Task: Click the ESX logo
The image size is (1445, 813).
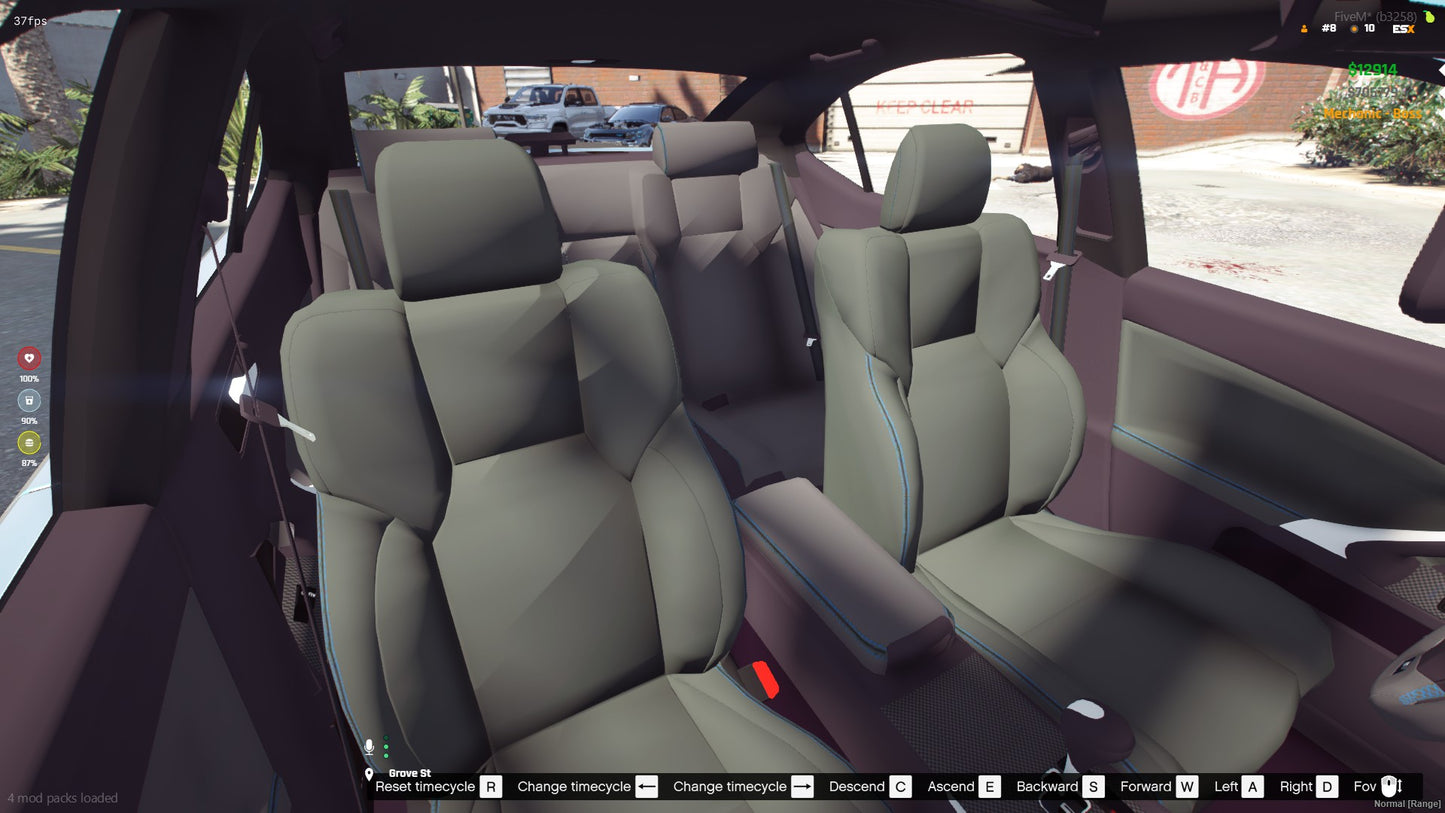Action: [x=1403, y=29]
